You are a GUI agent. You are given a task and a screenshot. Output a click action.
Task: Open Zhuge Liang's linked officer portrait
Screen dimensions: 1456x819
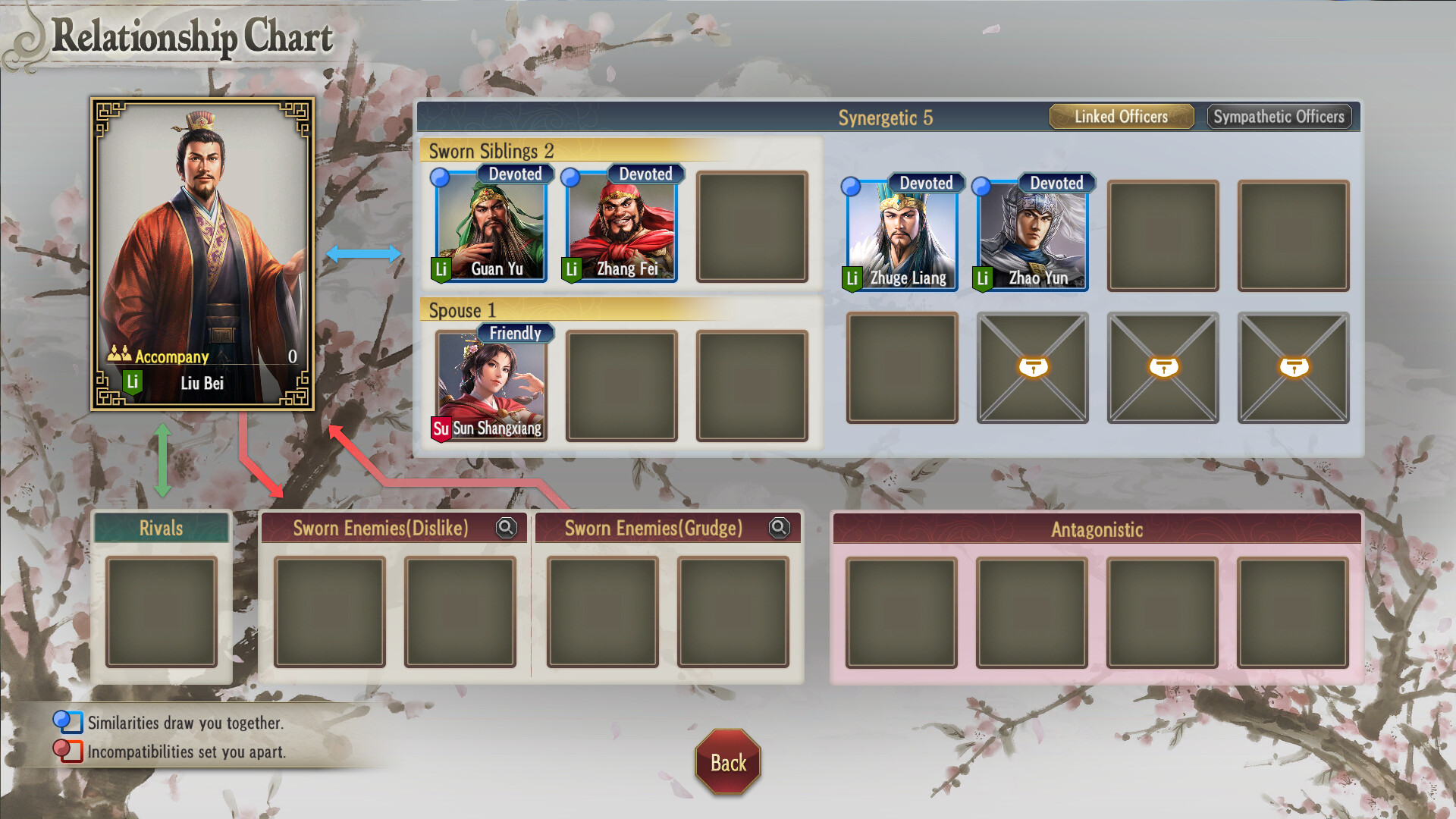(x=899, y=234)
